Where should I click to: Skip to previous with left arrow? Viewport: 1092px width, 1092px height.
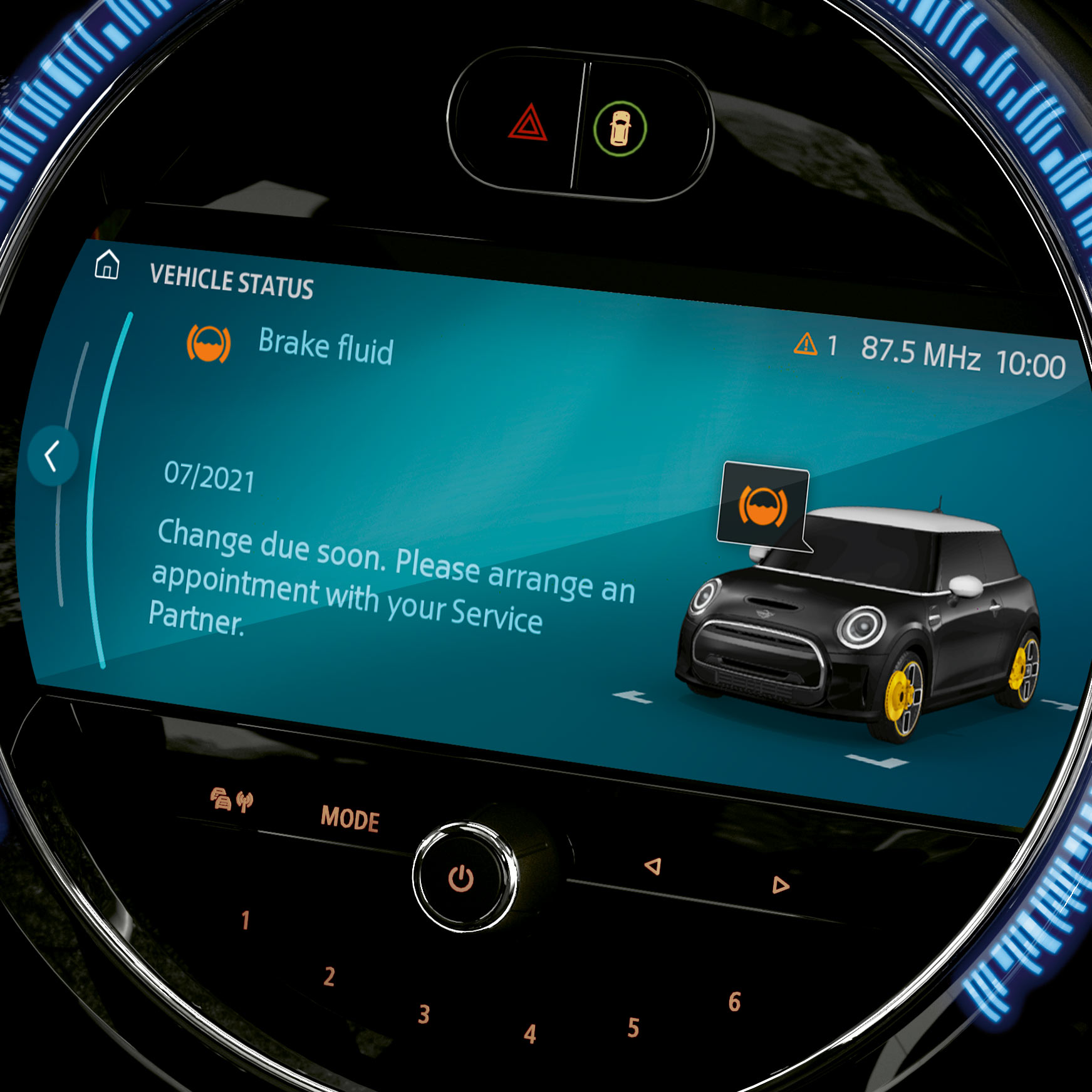(653, 866)
